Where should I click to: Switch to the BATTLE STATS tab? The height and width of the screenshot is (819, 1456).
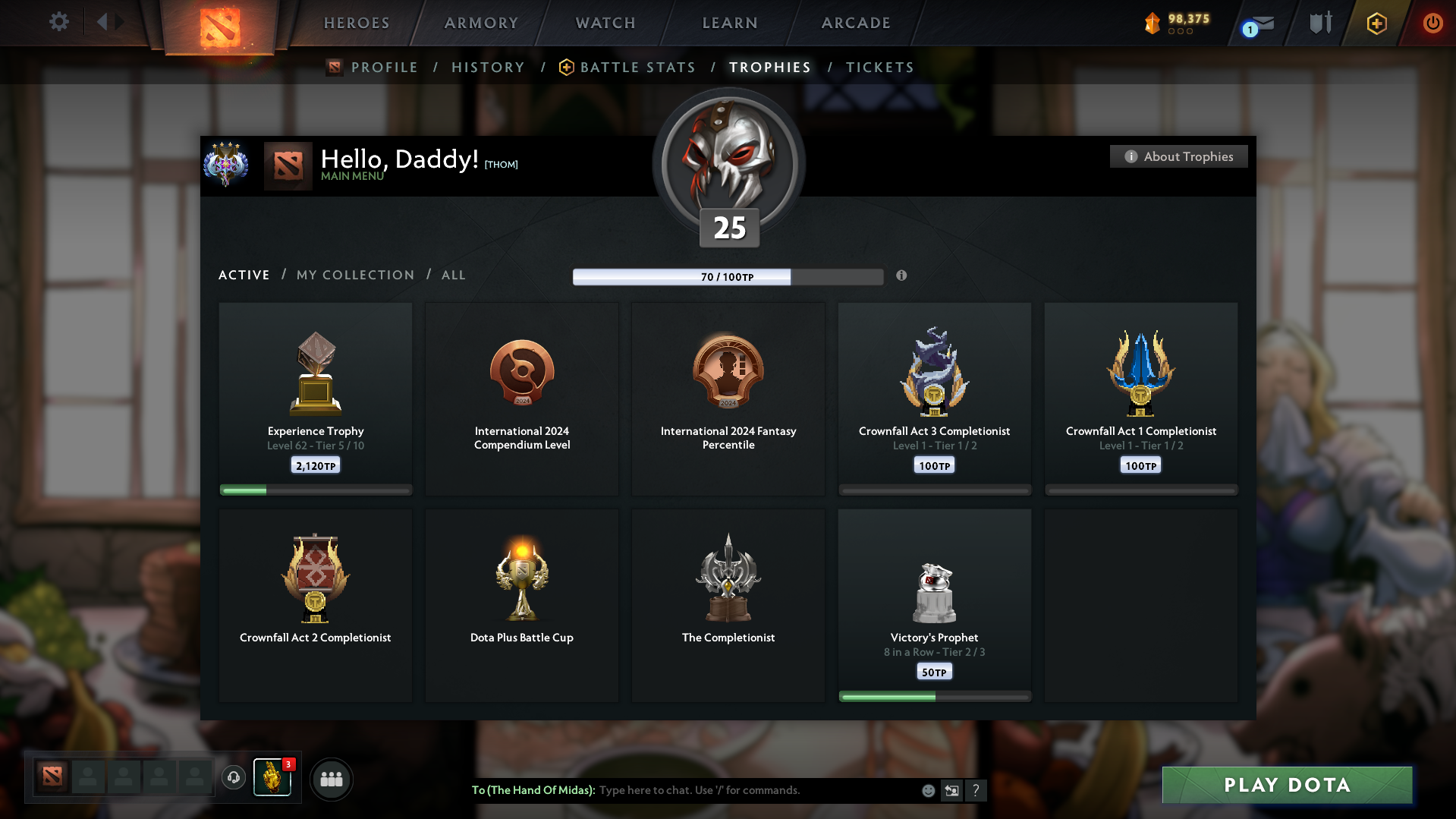point(637,67)
